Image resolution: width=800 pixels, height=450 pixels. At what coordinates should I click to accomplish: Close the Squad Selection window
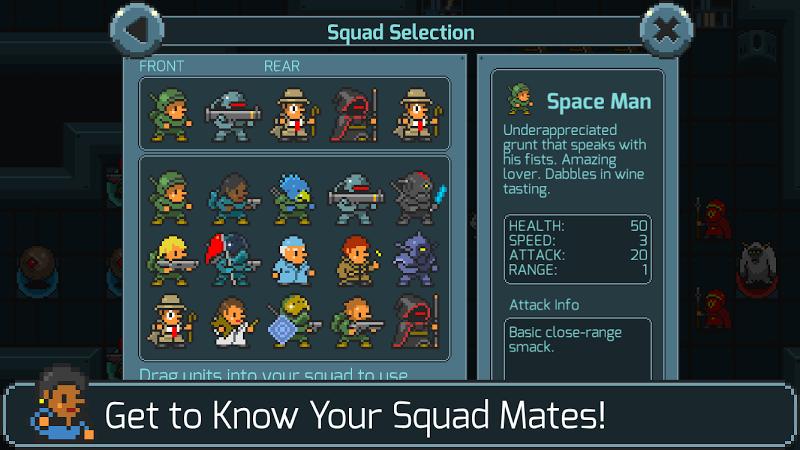pos(666,32)
